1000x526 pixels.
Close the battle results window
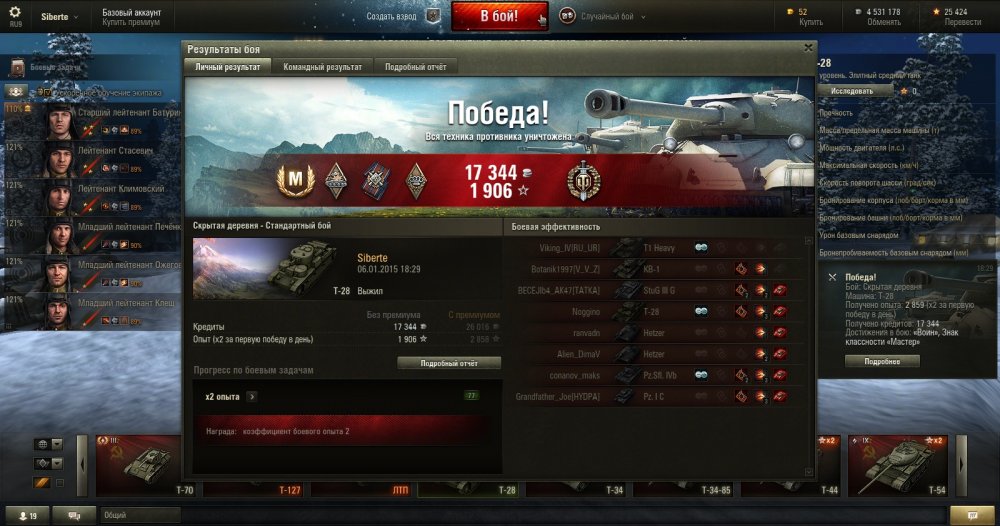click(x=808, y=48)
